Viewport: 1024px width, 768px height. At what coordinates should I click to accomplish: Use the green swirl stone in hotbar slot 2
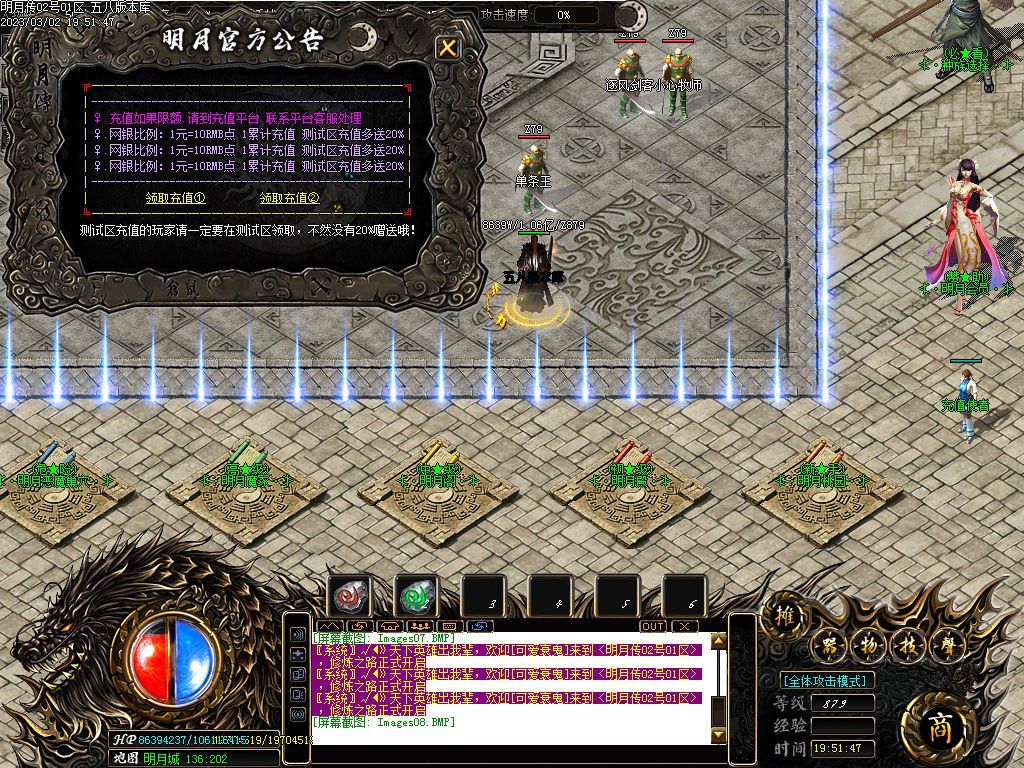click(416, 596)
